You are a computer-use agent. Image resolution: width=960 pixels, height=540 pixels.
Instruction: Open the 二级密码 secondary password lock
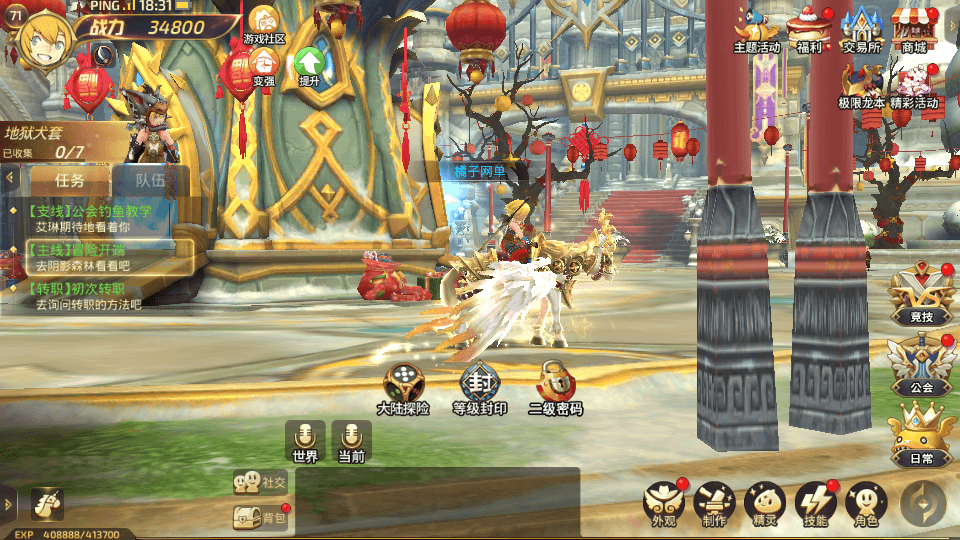[555, 388]
